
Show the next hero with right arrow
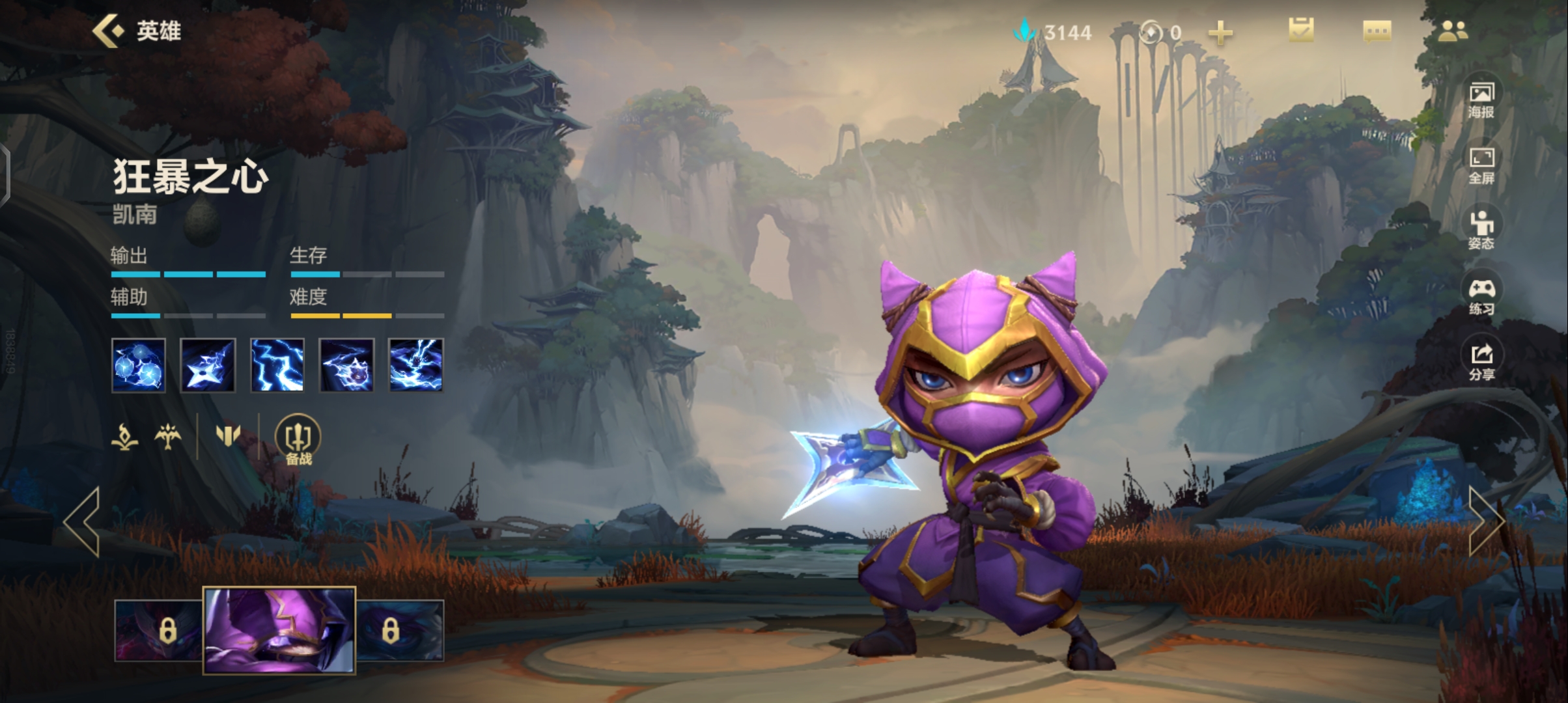pyautogui.click(x=1485, y=521)
